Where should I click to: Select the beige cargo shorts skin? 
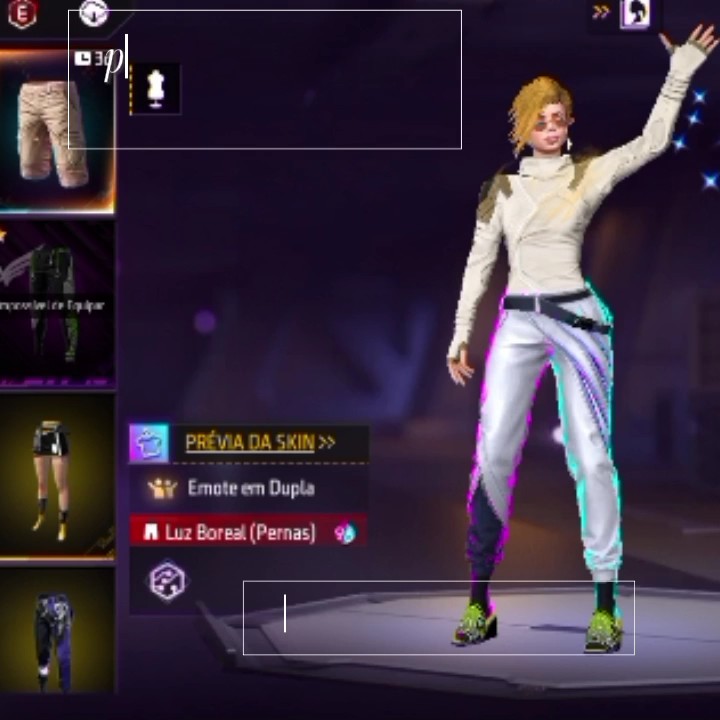point(55,132)
